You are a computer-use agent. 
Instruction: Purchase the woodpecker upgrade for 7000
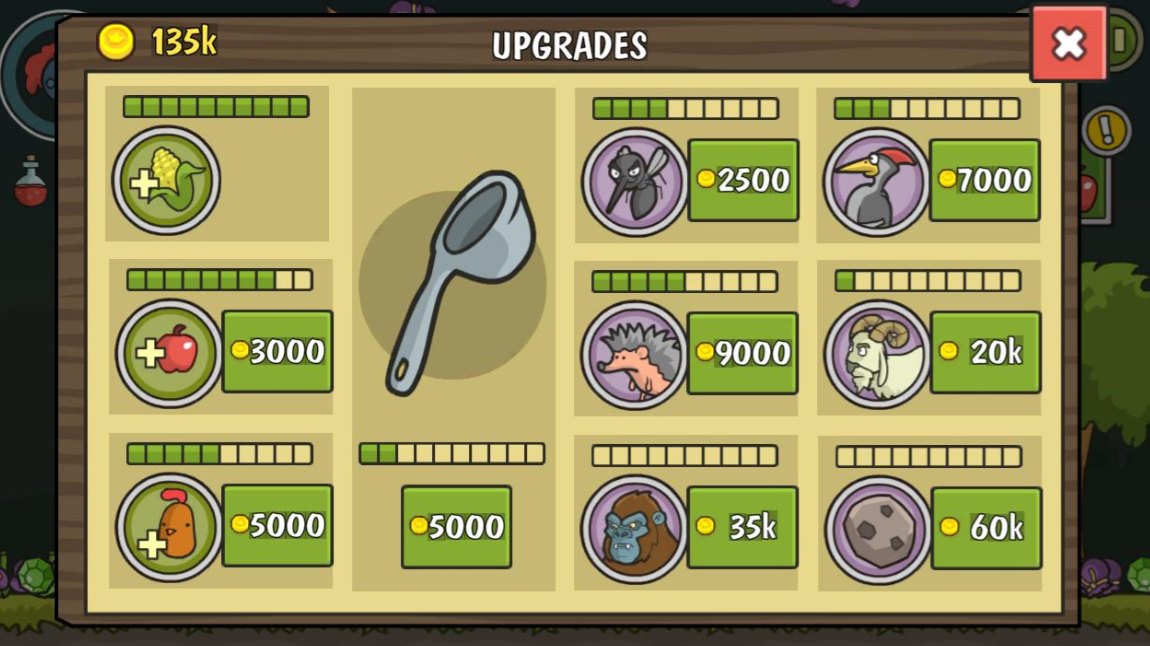point(984,180)
